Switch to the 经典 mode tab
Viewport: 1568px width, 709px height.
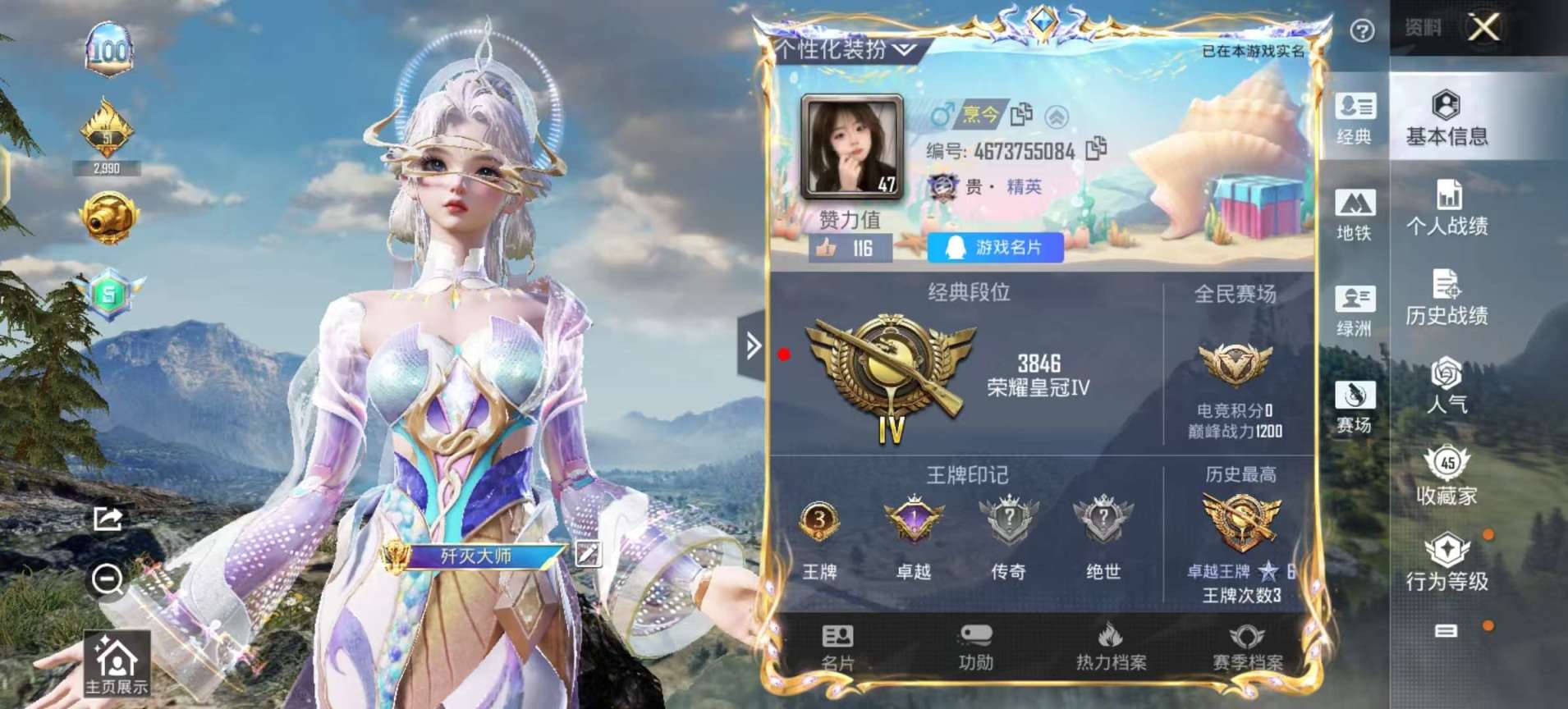point(1354,119)
